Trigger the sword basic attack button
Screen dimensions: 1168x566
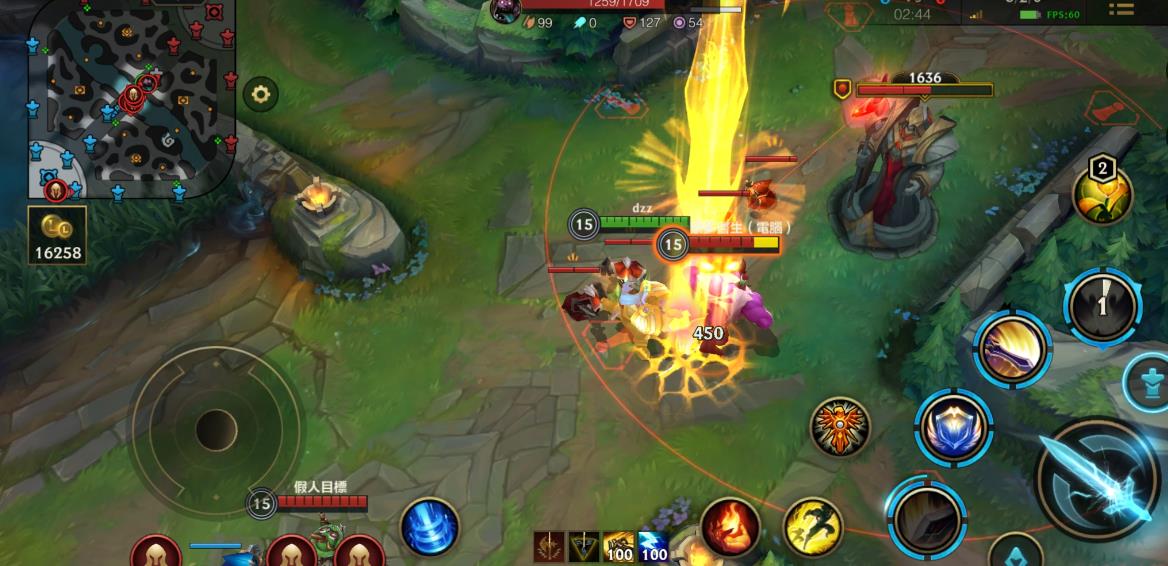1099,480
